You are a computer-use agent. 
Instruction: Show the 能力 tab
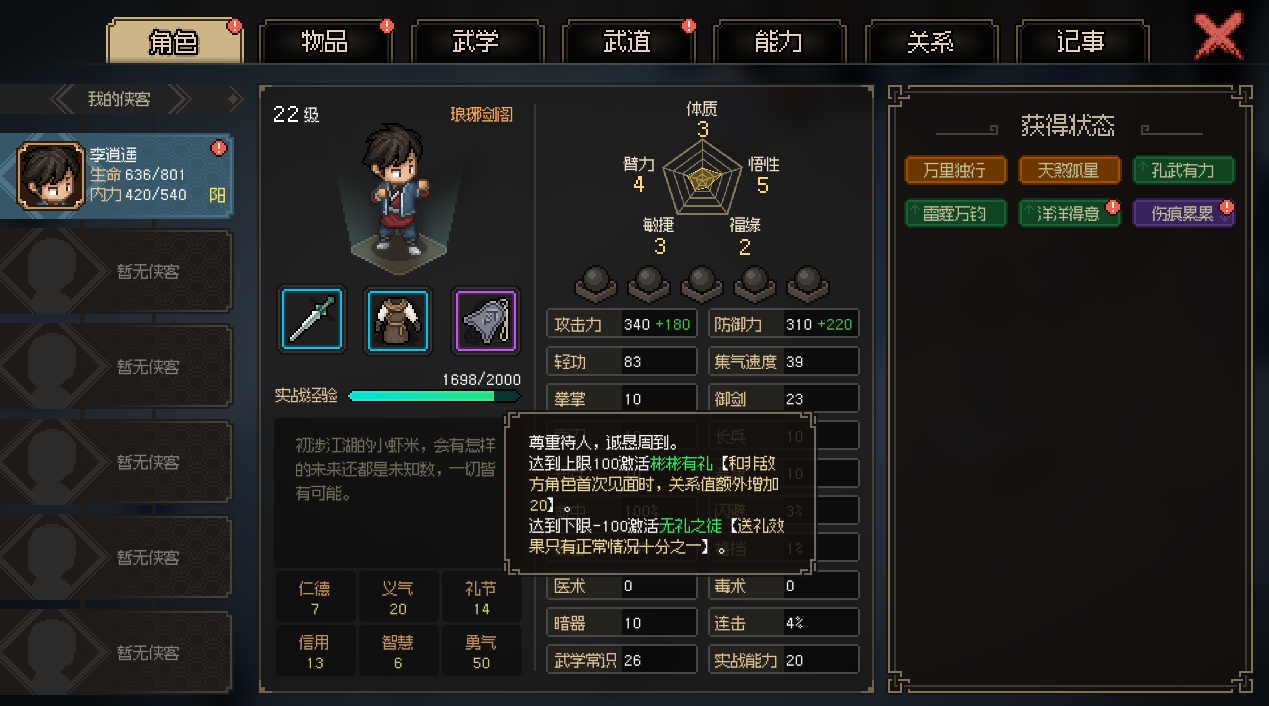[x=778, y=42]
